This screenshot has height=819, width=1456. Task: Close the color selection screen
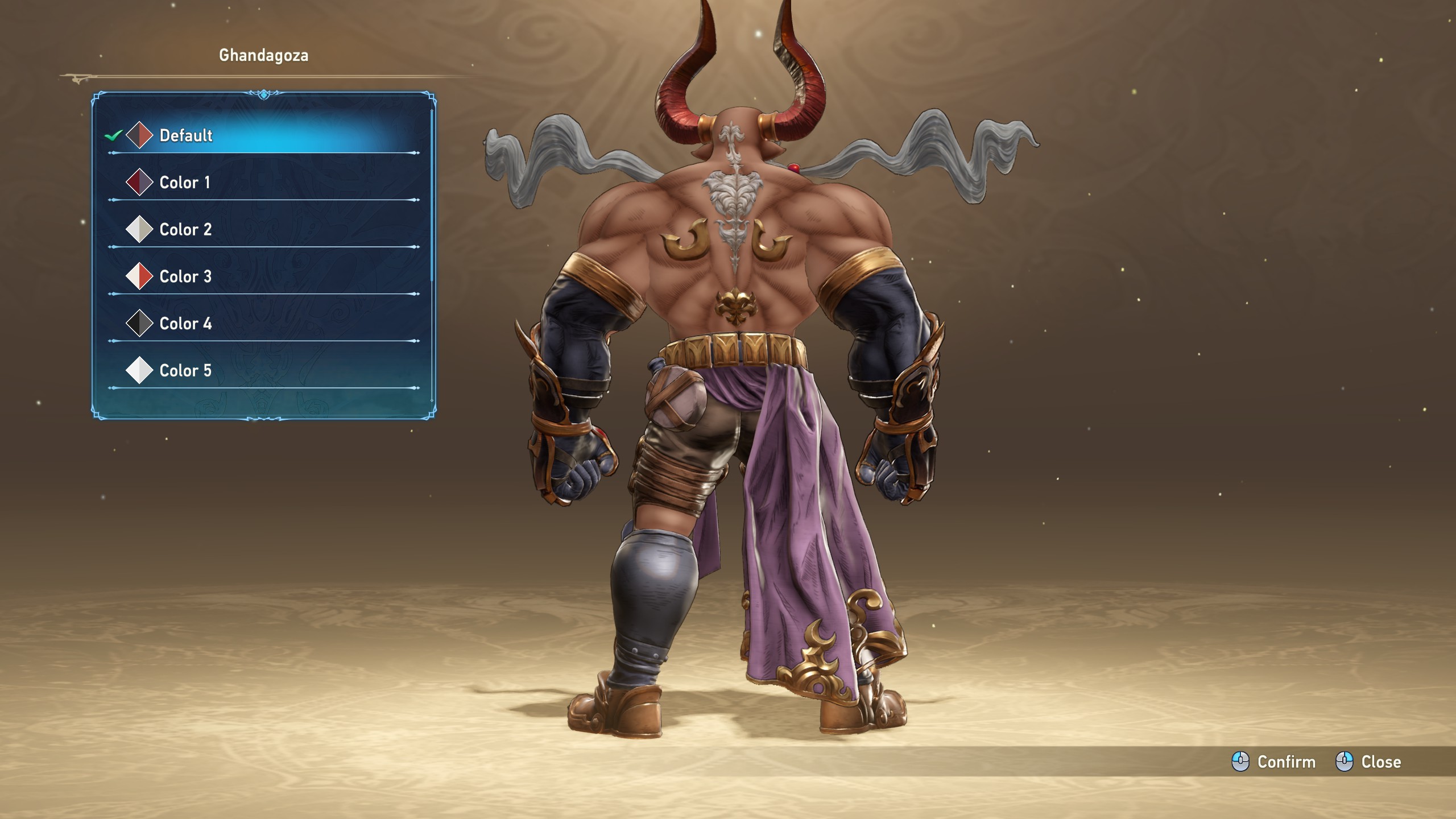click(1368, 762)
